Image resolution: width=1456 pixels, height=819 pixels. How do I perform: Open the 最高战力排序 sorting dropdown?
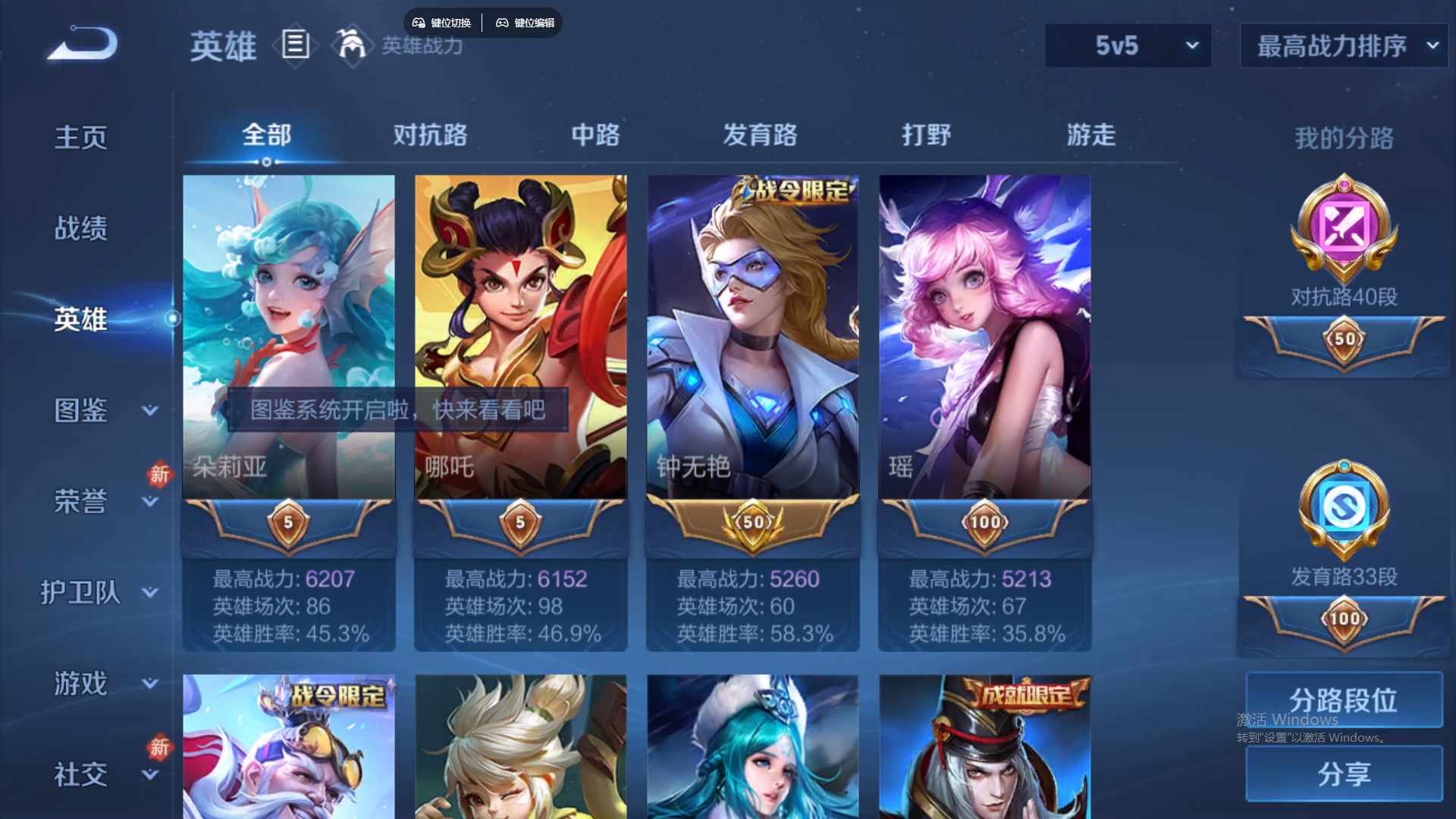tap(1342, 45)
